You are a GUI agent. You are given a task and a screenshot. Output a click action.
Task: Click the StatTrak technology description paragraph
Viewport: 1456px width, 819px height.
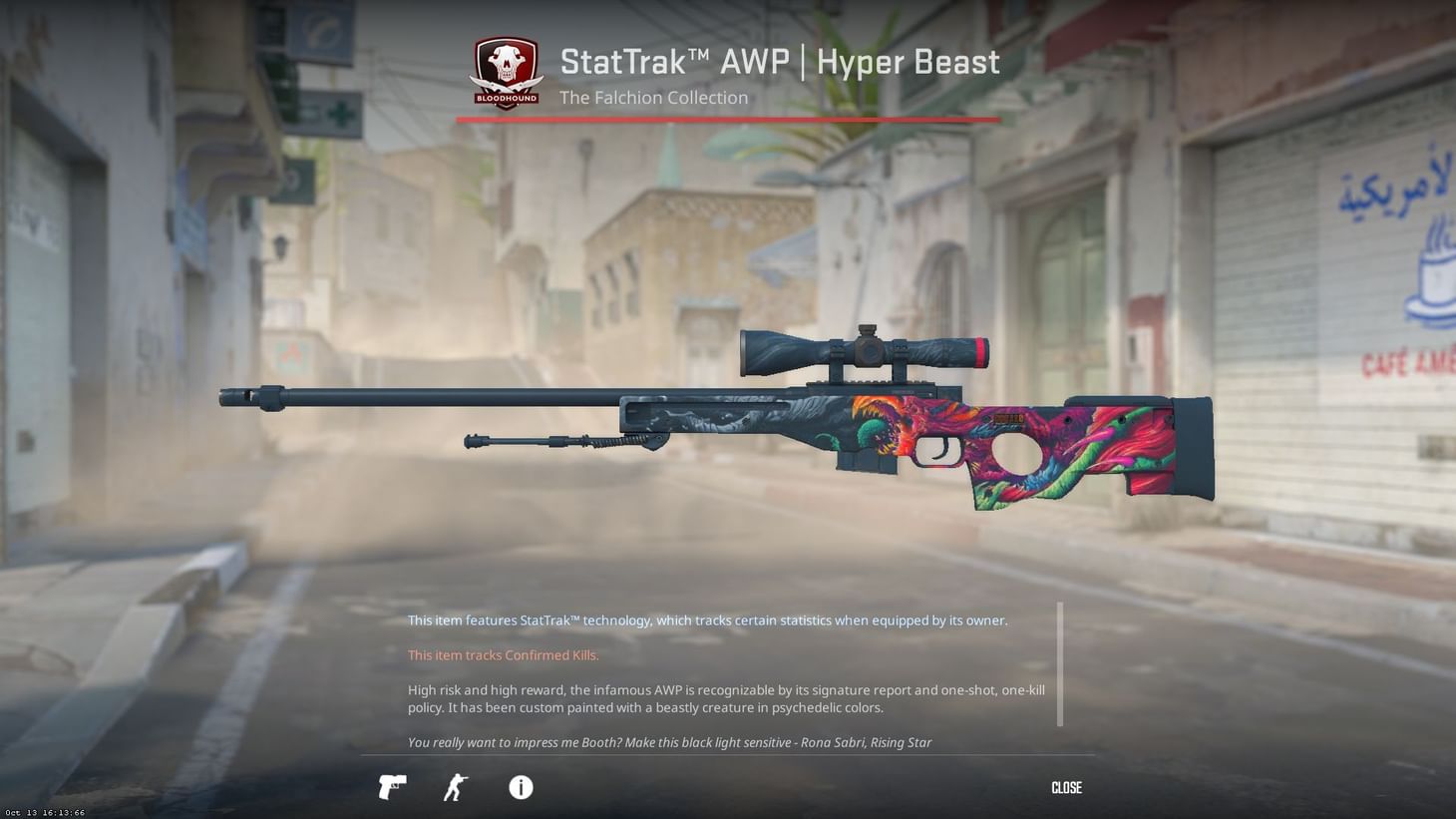click(x=707, y=619)
